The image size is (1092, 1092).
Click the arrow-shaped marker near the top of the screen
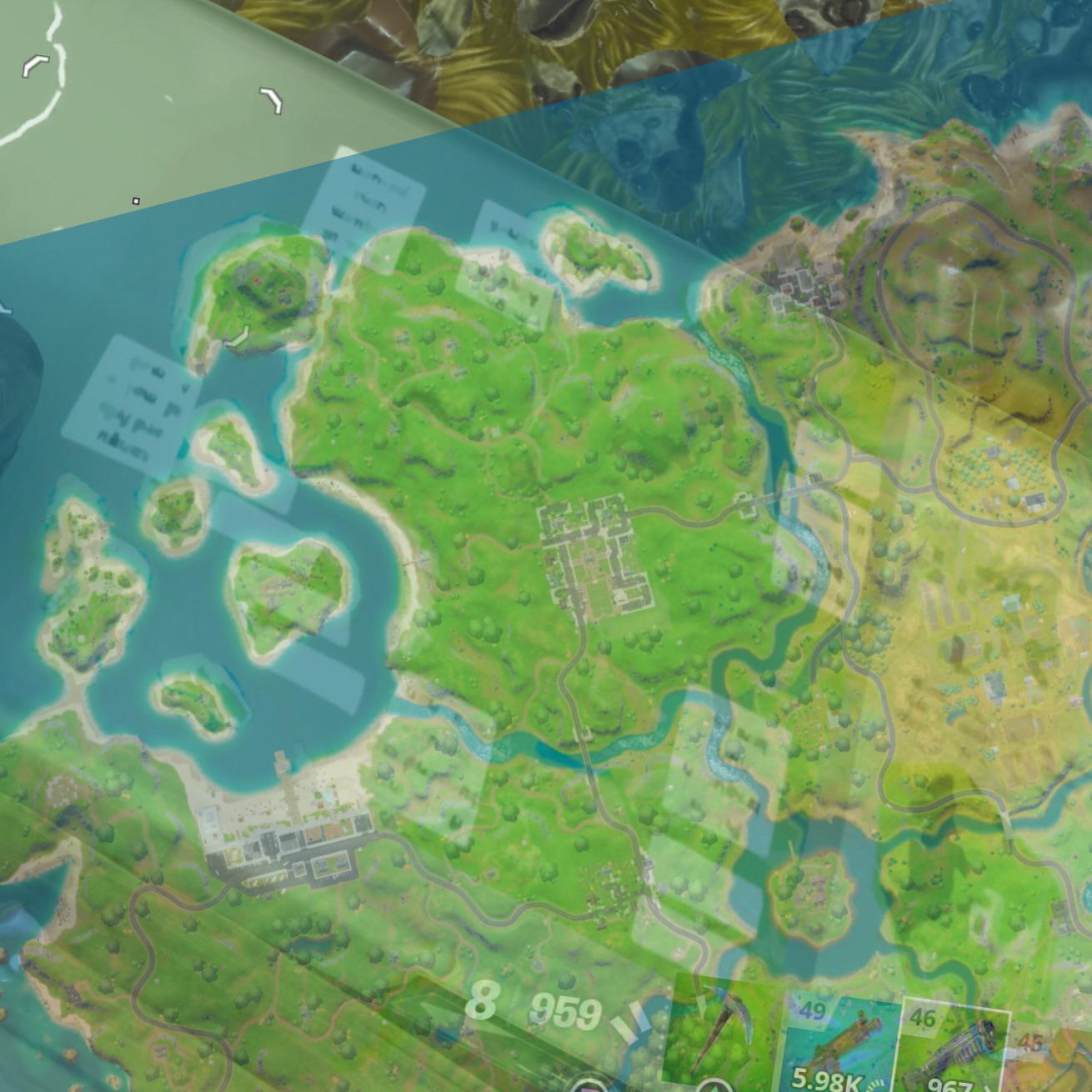pos(269,99)
